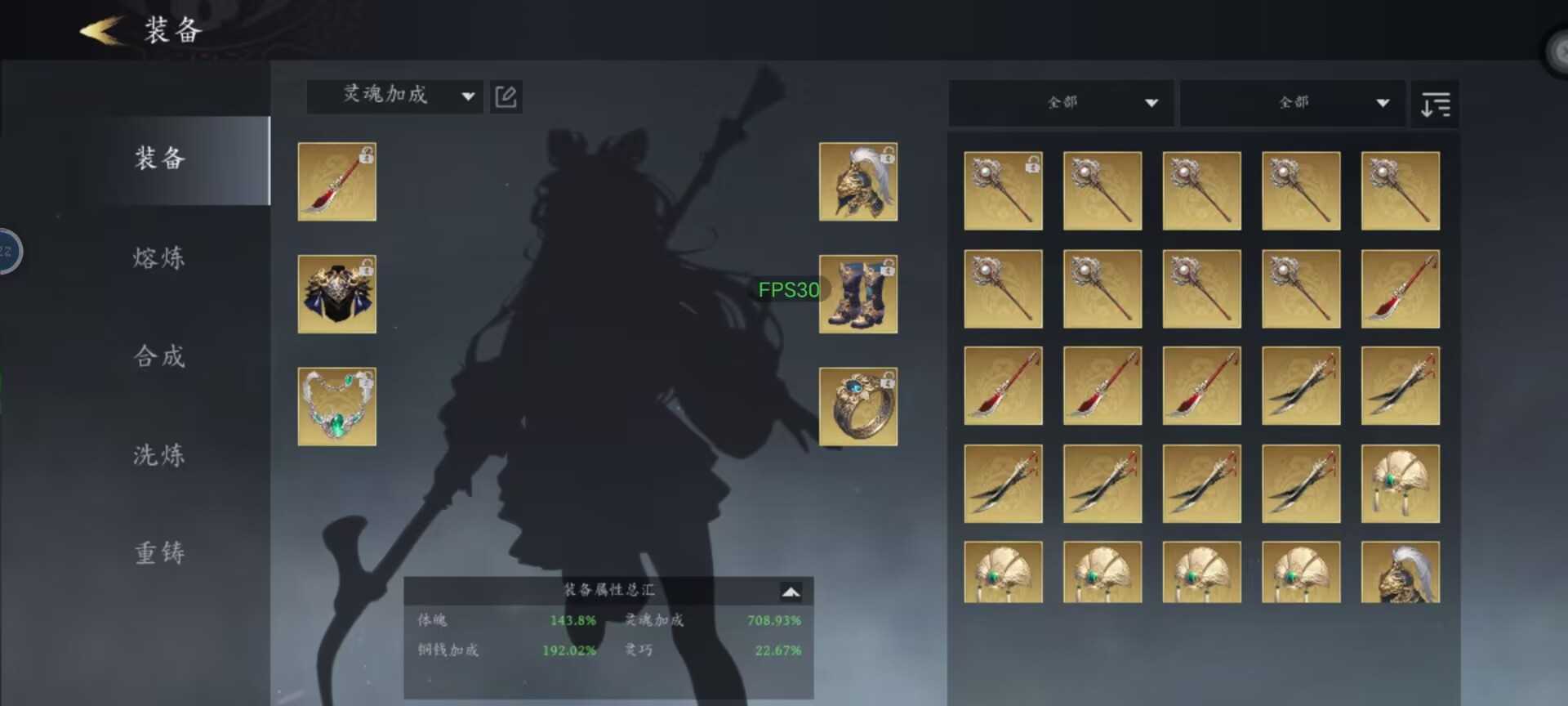The image size is (1568, 706).
Task: Select the unlocked pearl staff in inventory
Action: point(1003,190)
